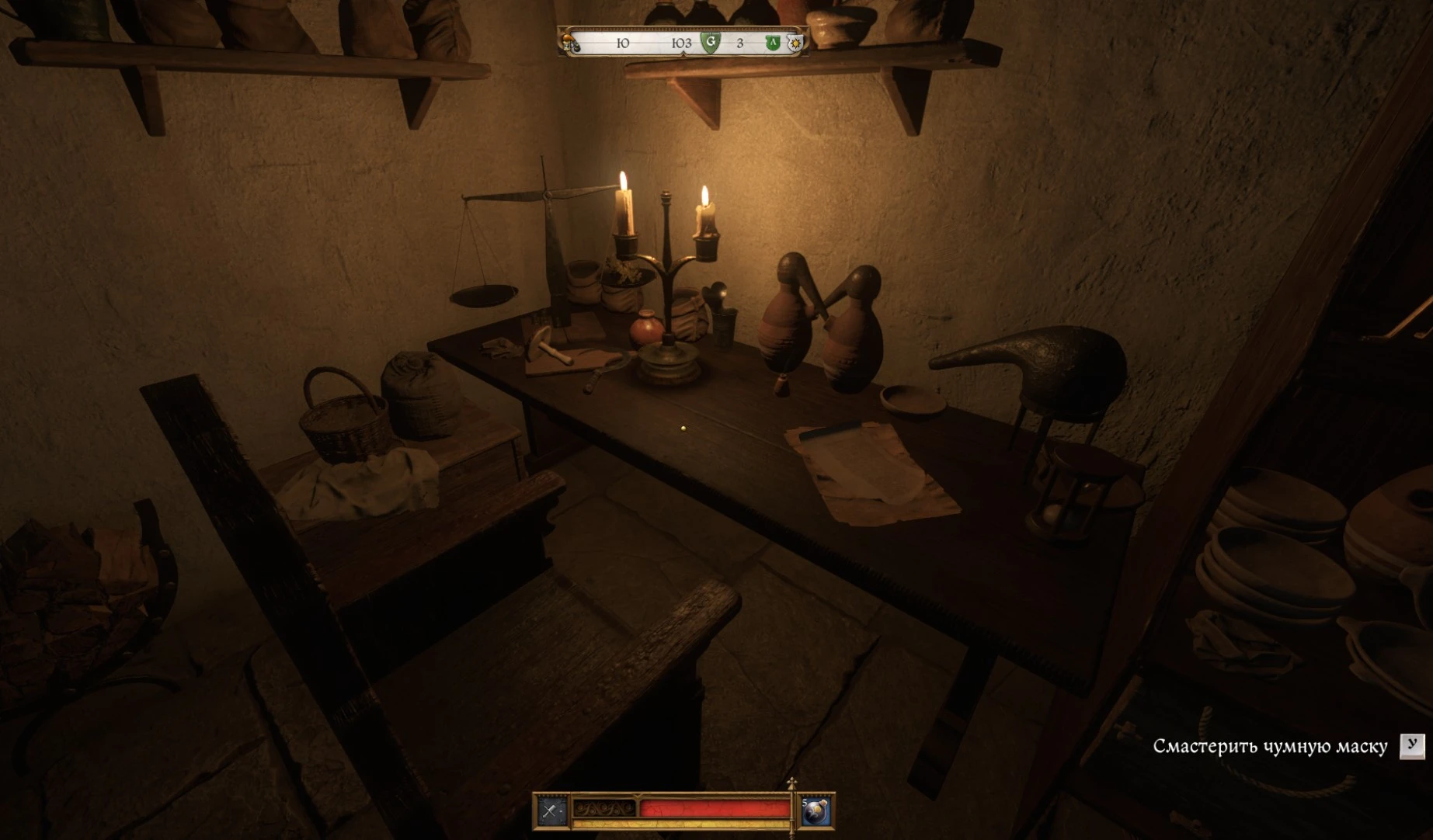Select the crossed weapons slot
1433x840 pixels.
[551, 811]
